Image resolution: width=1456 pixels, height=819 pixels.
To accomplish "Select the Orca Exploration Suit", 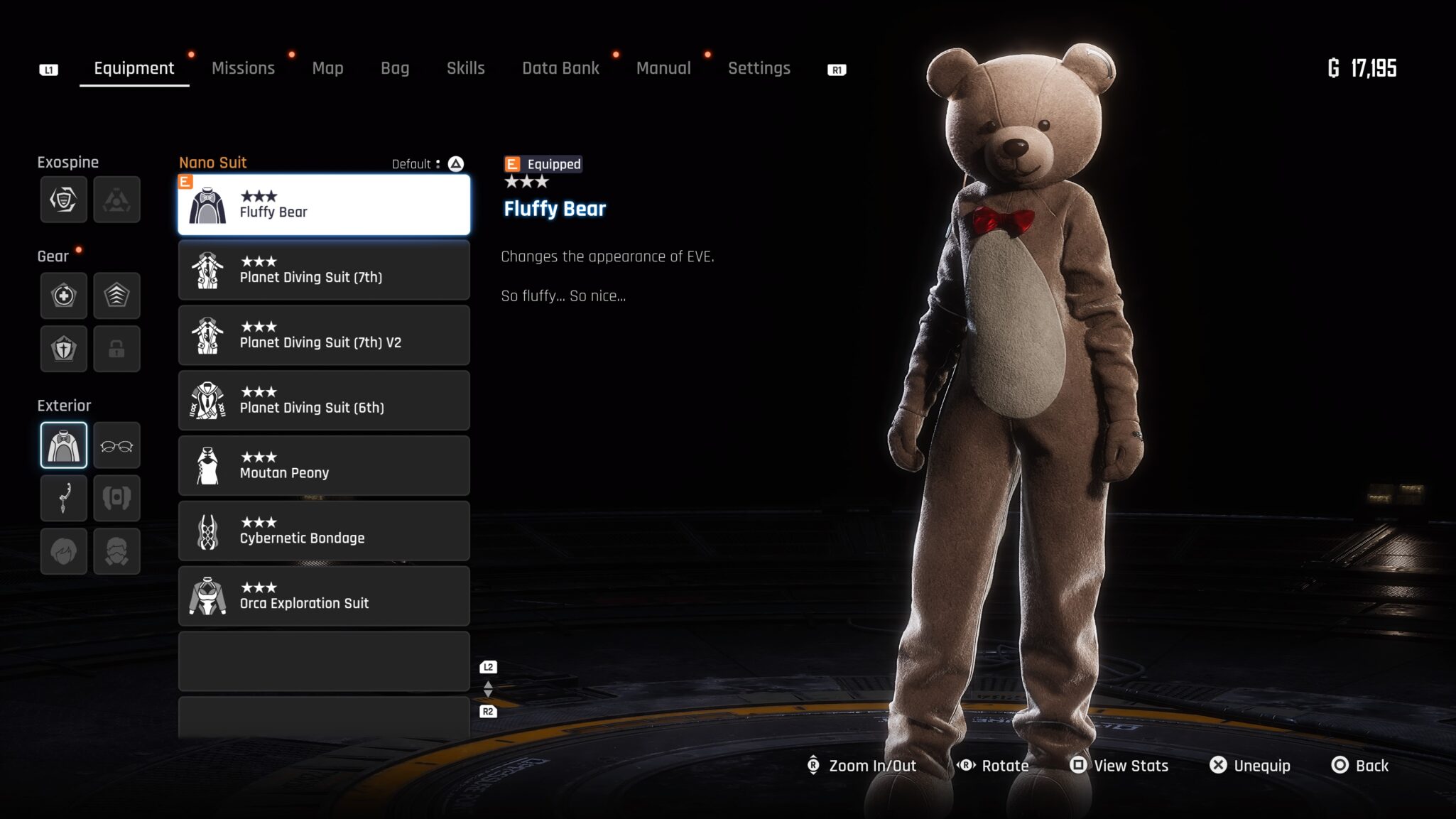I will pos(324,597).
